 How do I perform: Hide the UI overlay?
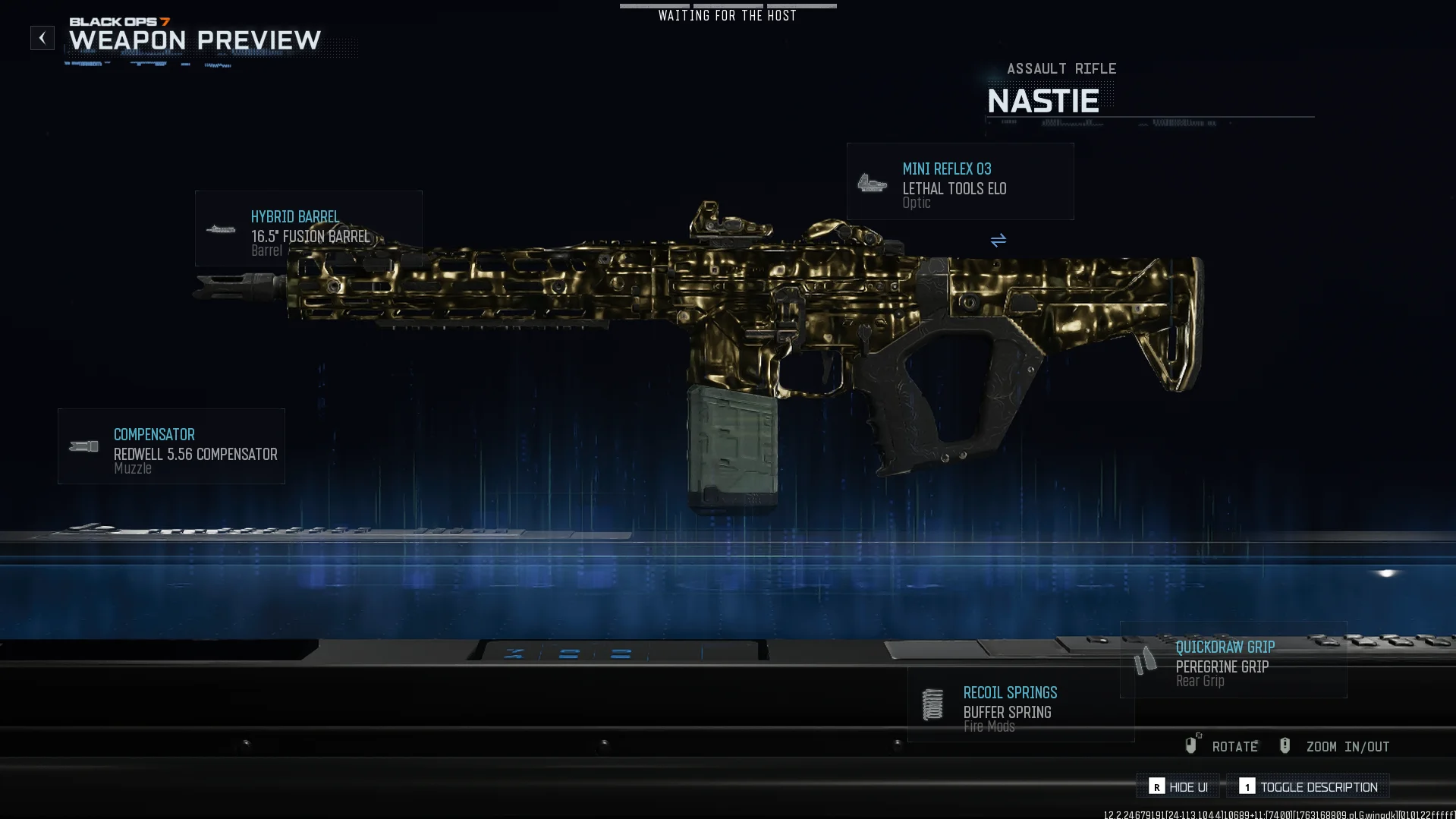point(1178,787)
